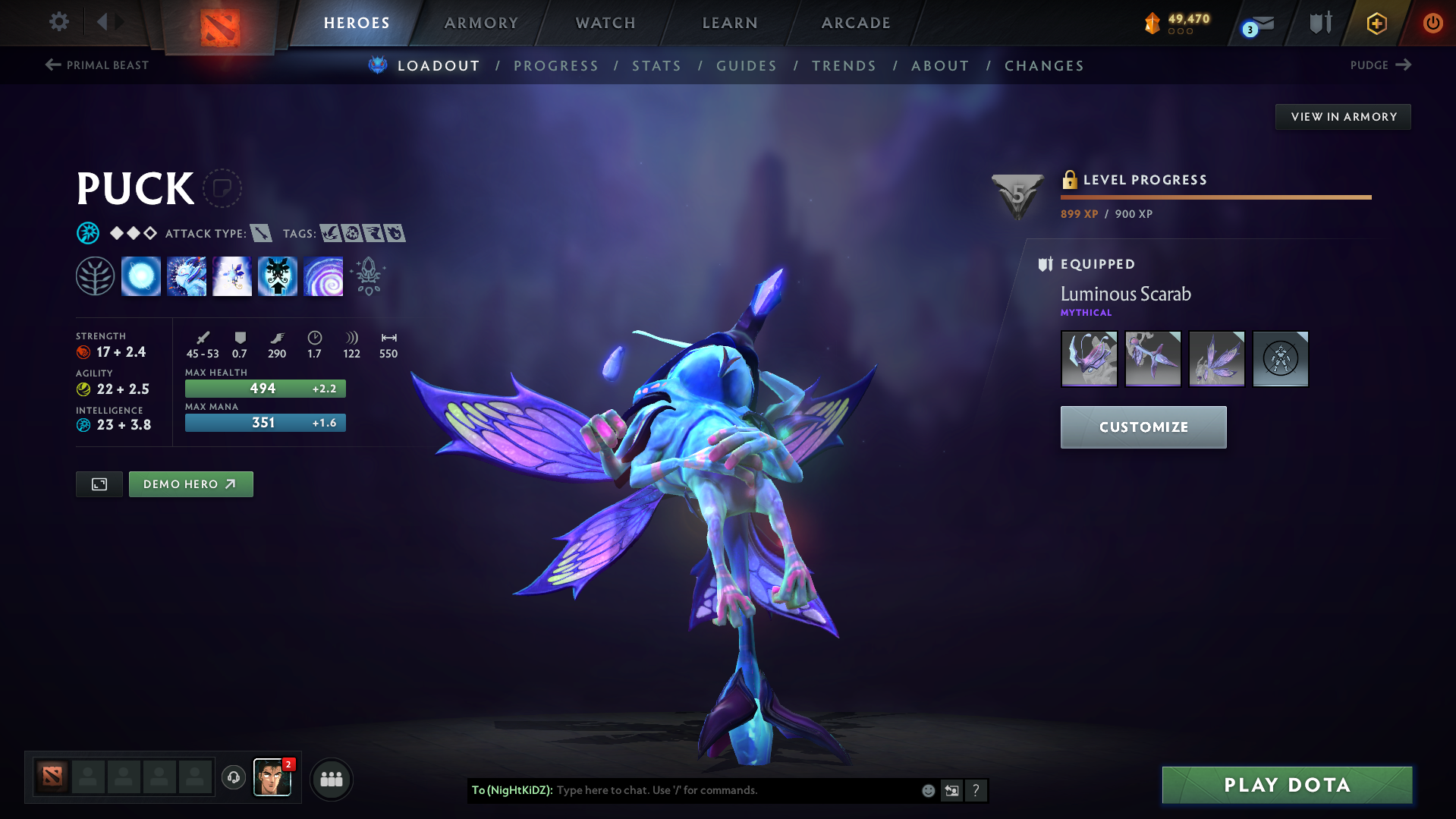Select Puck's Illusory Orb ability icon
Screen dimensions: 1456x819
coord(141,276)
